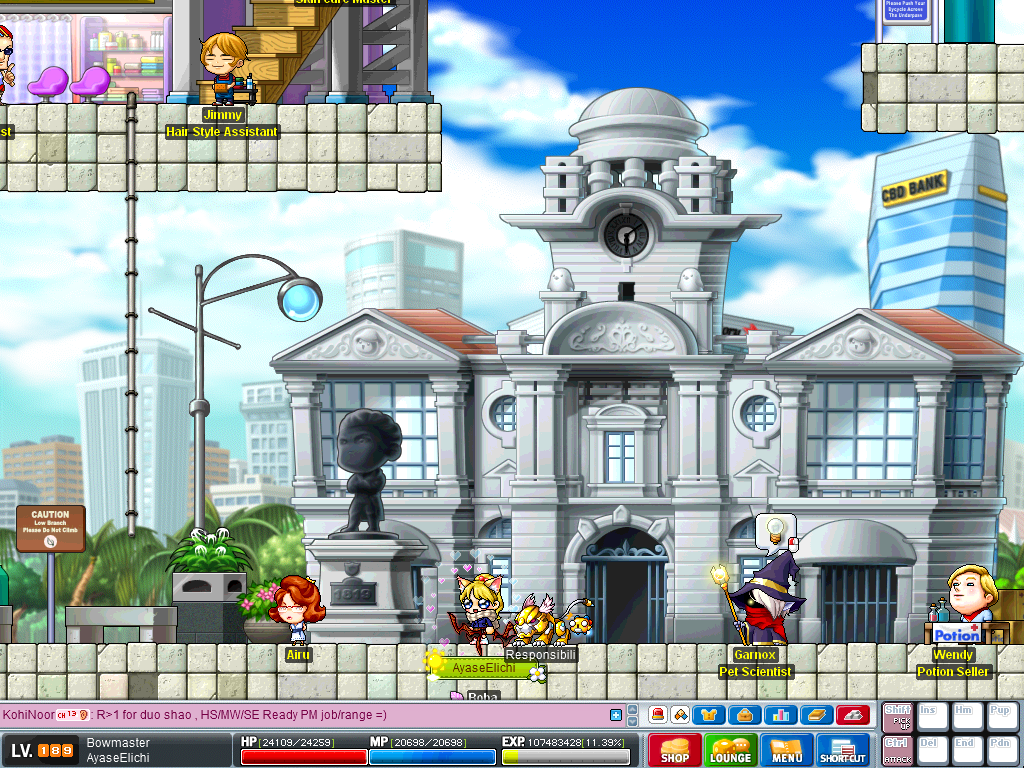Click the red key settings icon
Image resolution: width=1024 pixels, height=768 pixels.
[x=852, y=715]
